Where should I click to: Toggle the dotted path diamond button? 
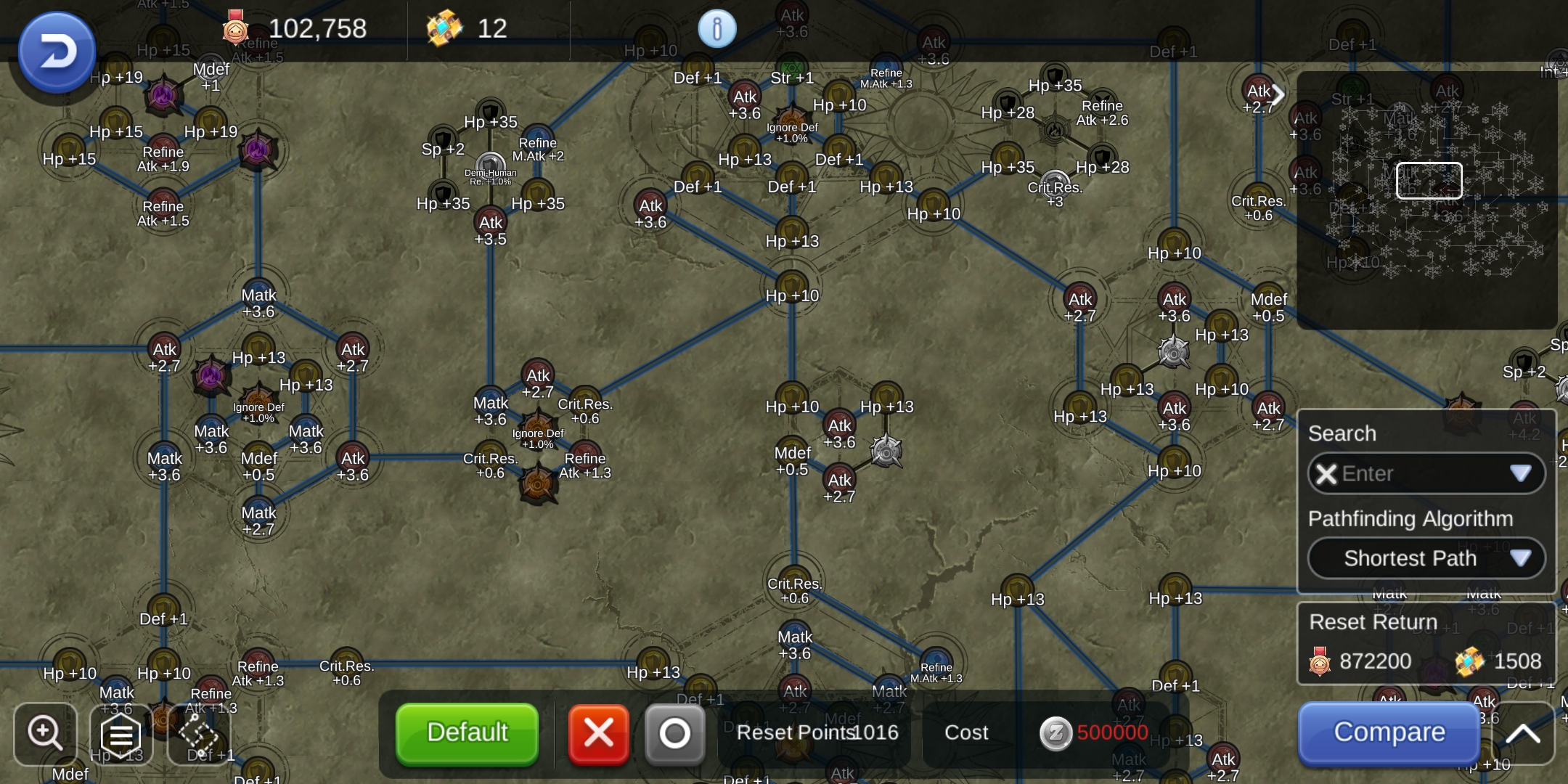(197, 735)
